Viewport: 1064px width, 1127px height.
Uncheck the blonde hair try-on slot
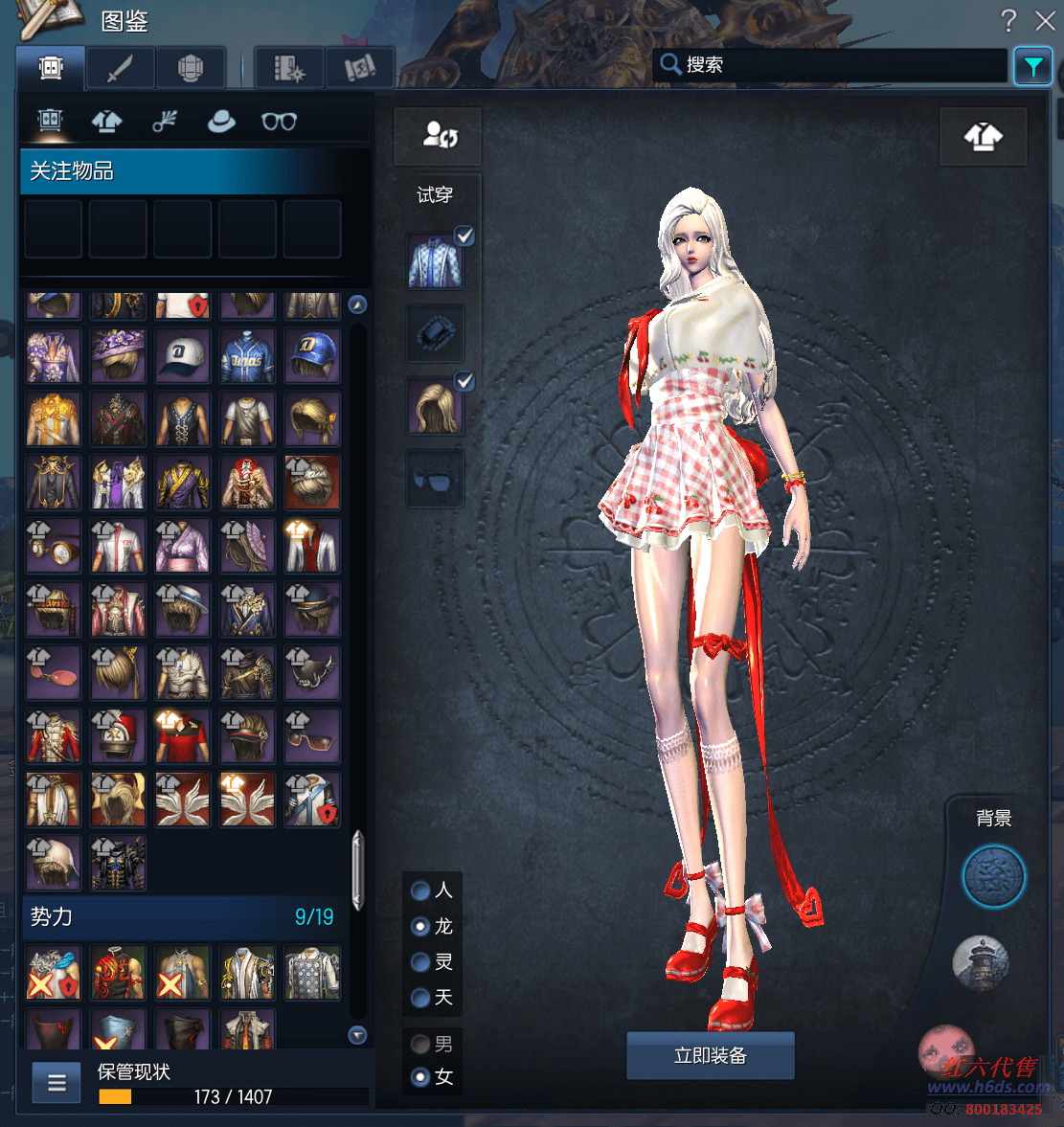[x=464, y=381]
